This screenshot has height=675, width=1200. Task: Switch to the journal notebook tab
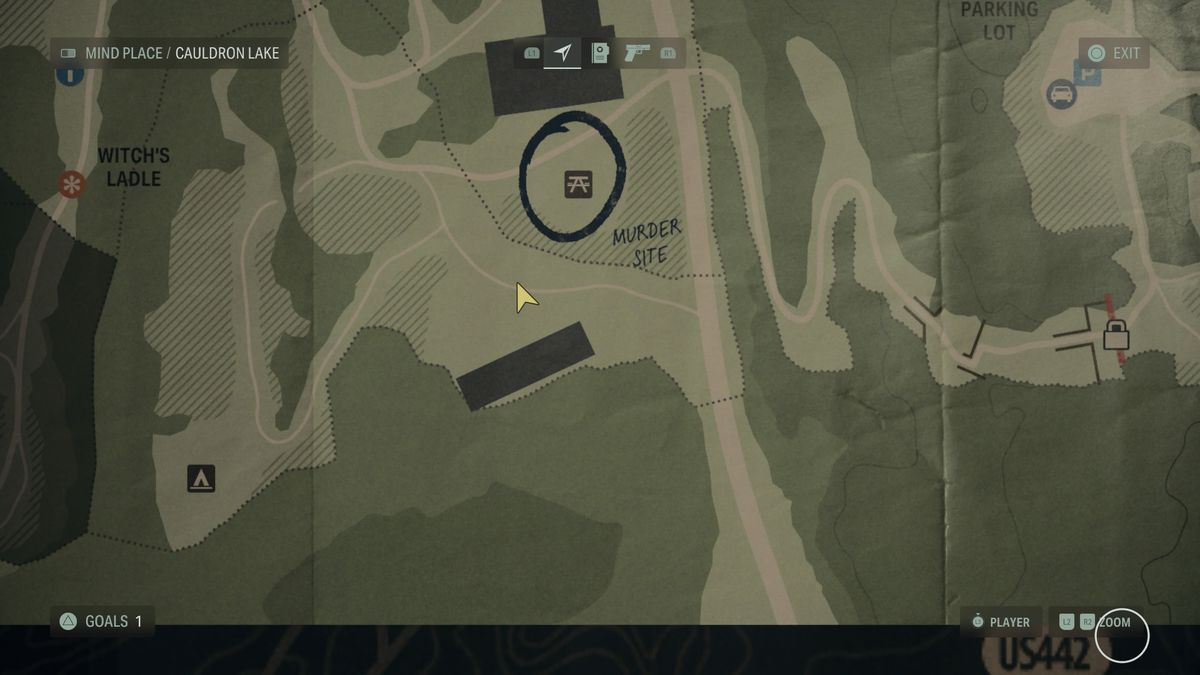599,53
